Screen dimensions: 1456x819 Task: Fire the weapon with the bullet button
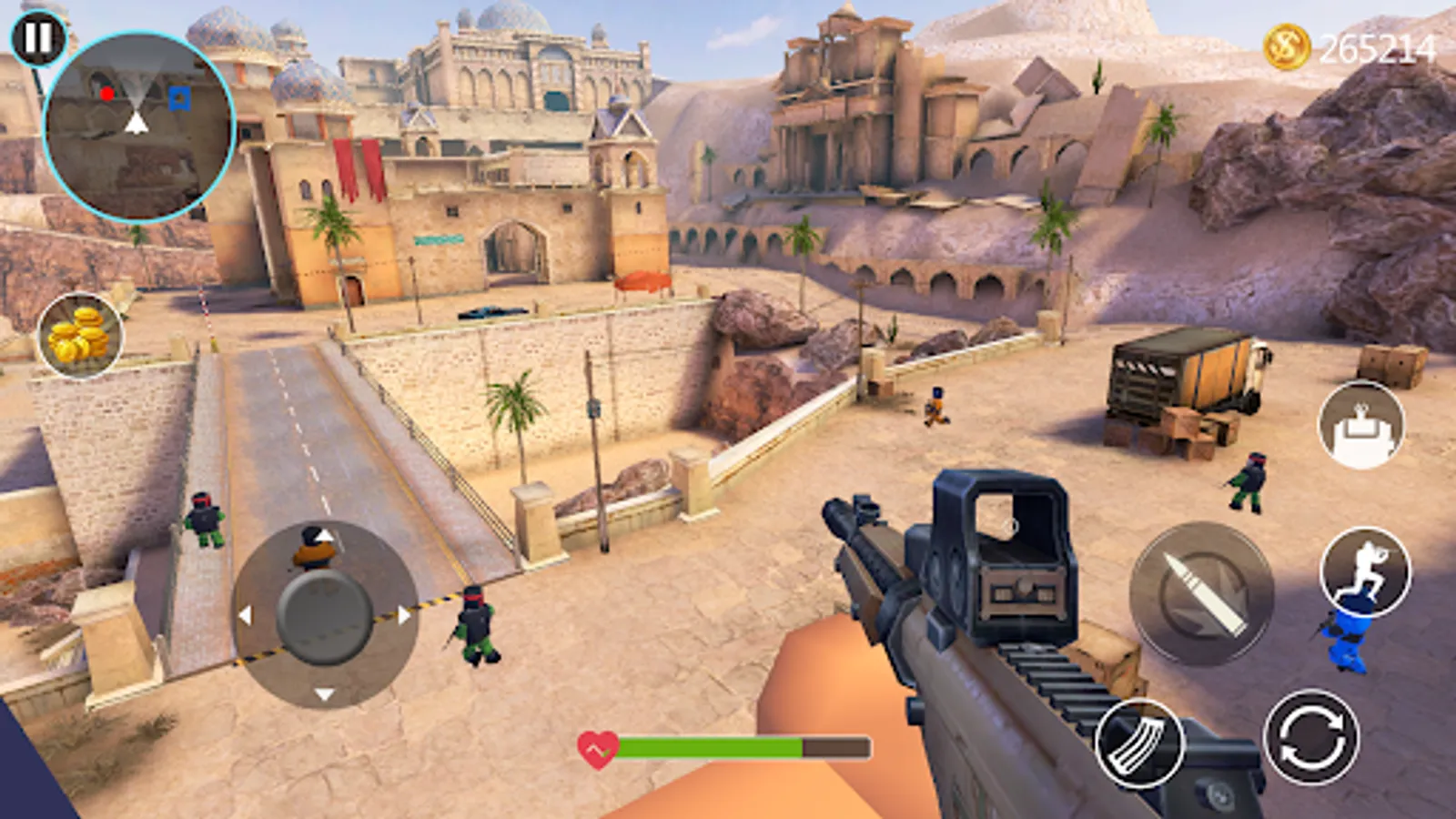click(1201, 593)
